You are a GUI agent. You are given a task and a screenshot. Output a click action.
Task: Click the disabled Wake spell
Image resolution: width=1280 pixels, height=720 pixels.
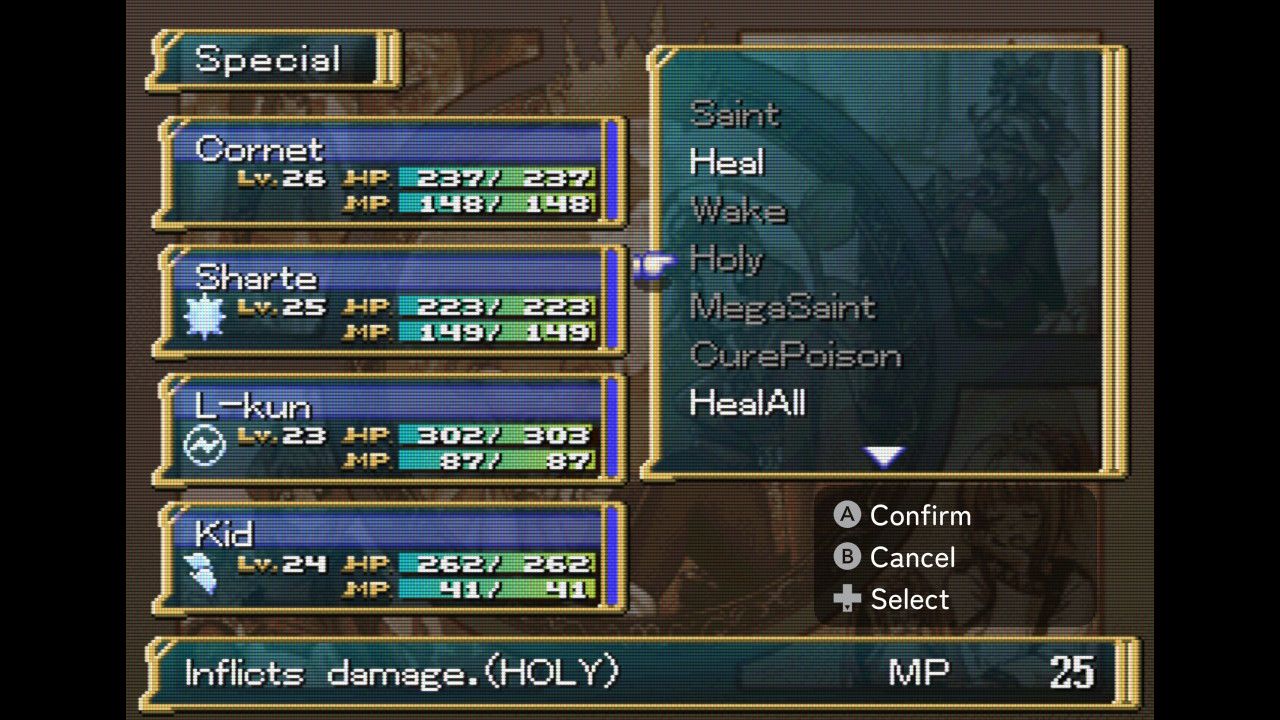pos(741,212)
